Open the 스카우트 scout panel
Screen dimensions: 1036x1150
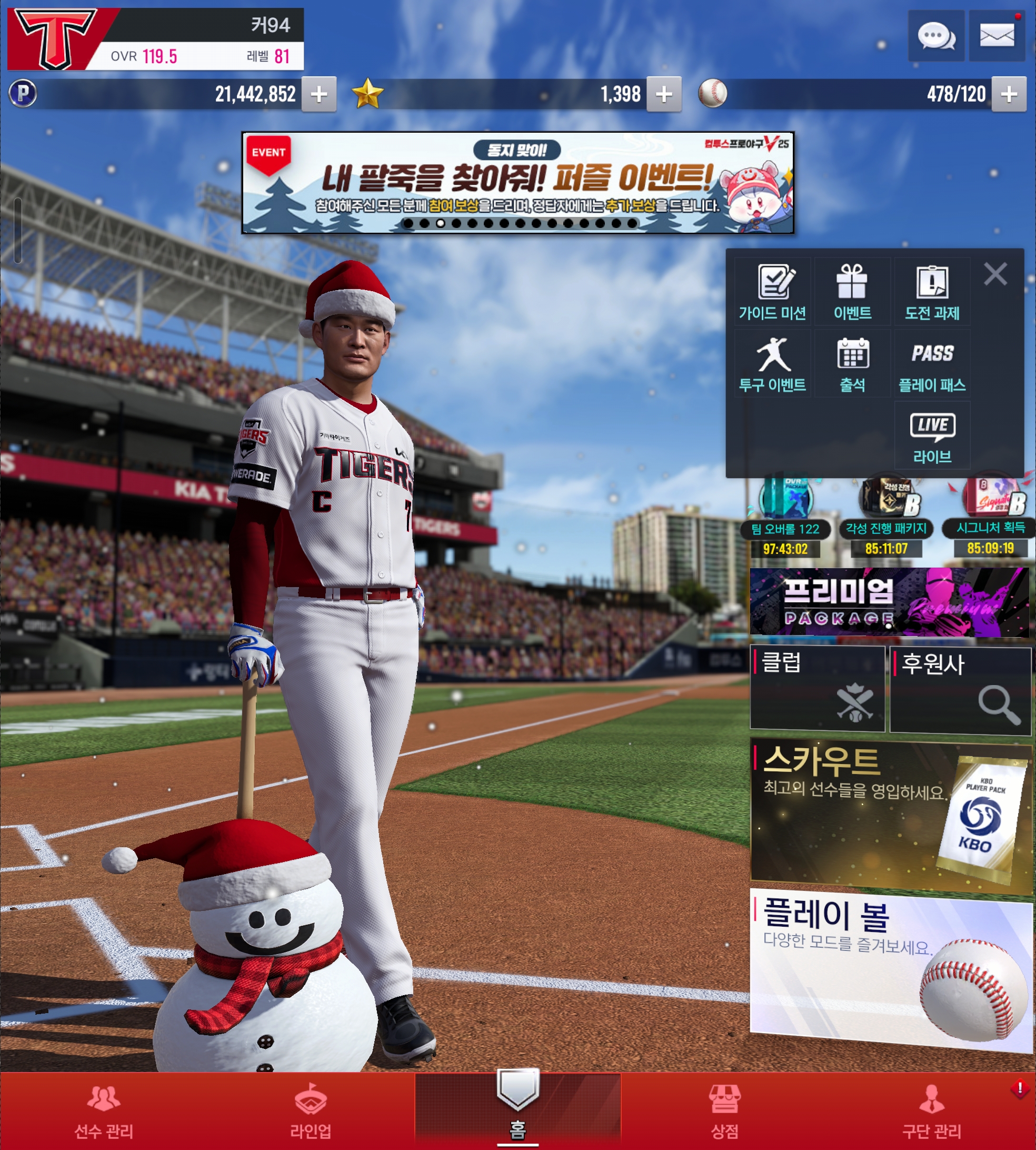tap(890, 812)
